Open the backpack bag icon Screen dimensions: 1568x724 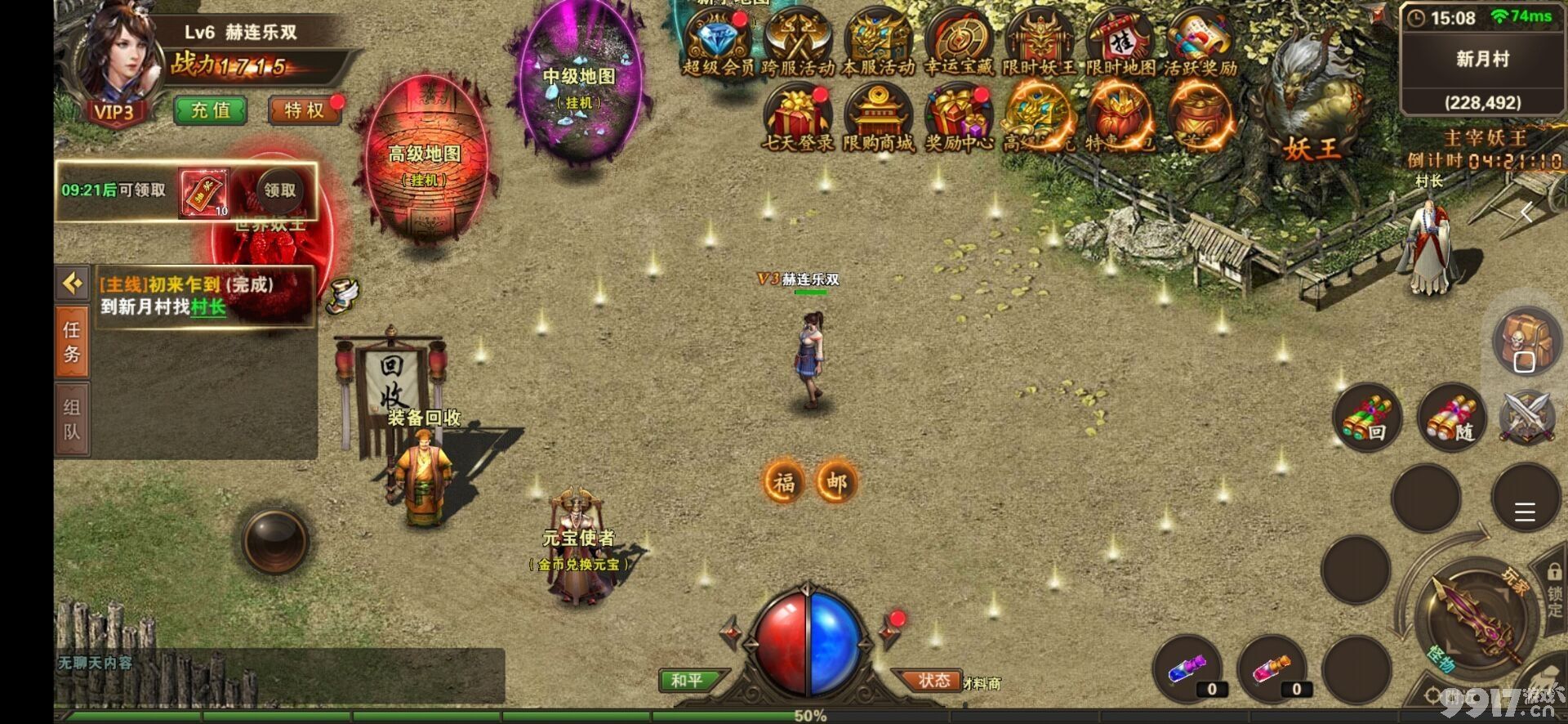point(1525,339)
